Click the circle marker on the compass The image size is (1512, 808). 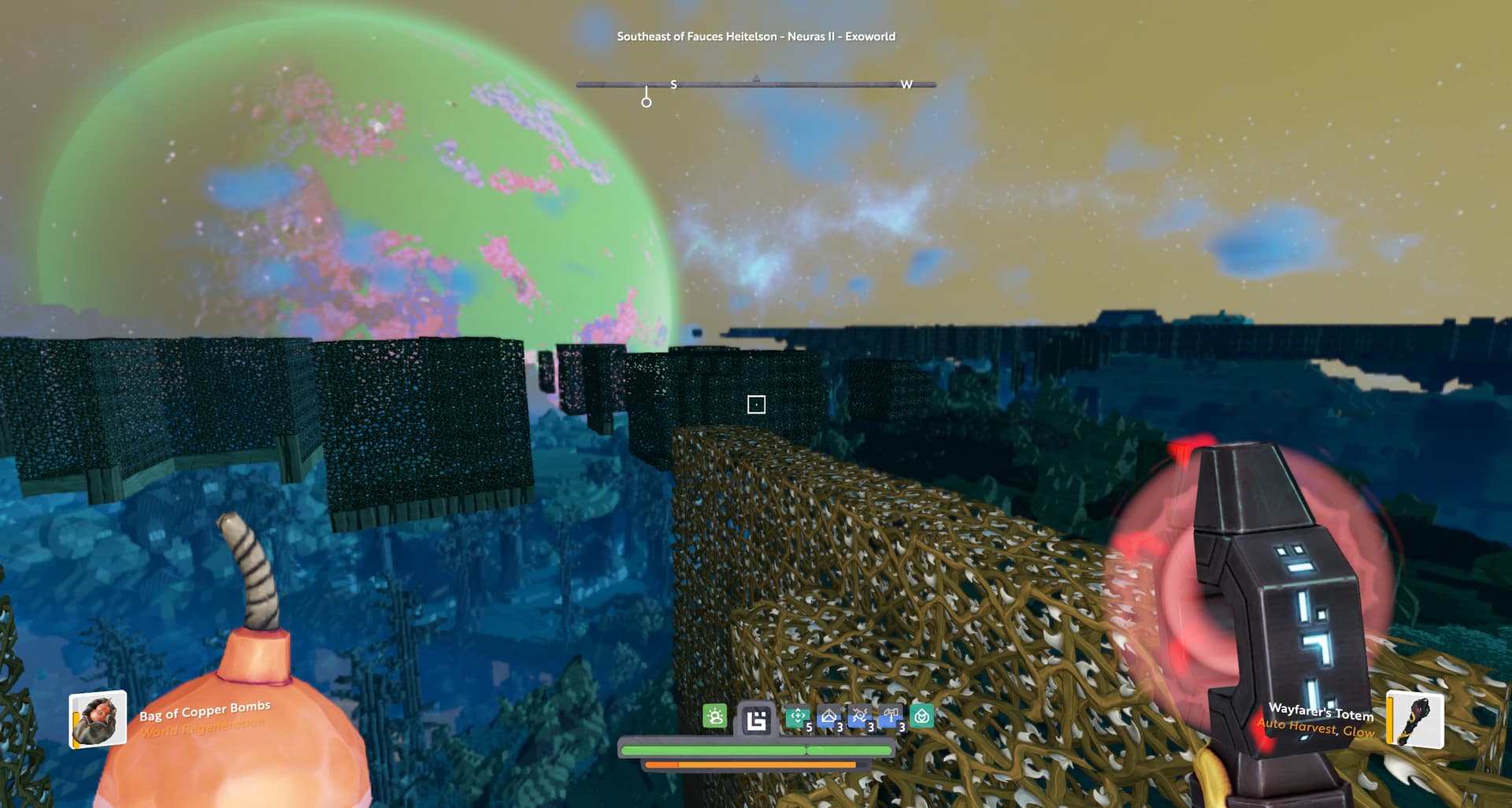click(647, 102)
